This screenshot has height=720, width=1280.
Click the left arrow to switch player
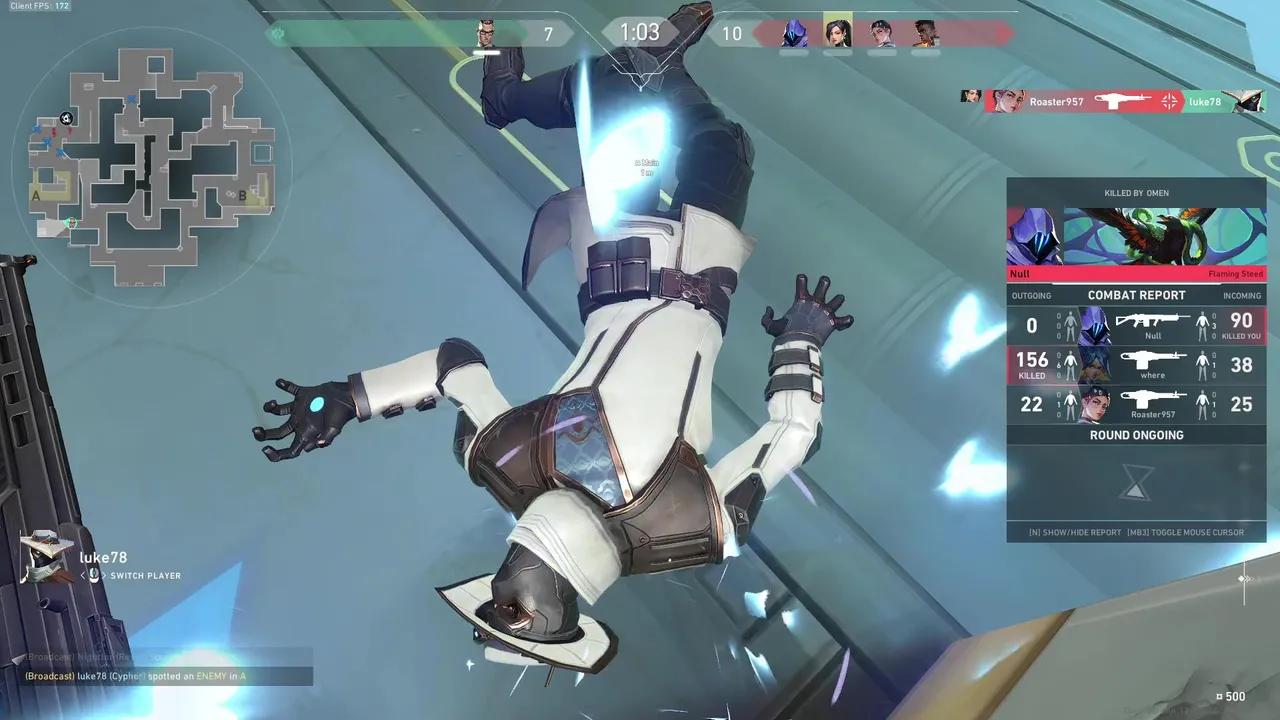point(83,575)
